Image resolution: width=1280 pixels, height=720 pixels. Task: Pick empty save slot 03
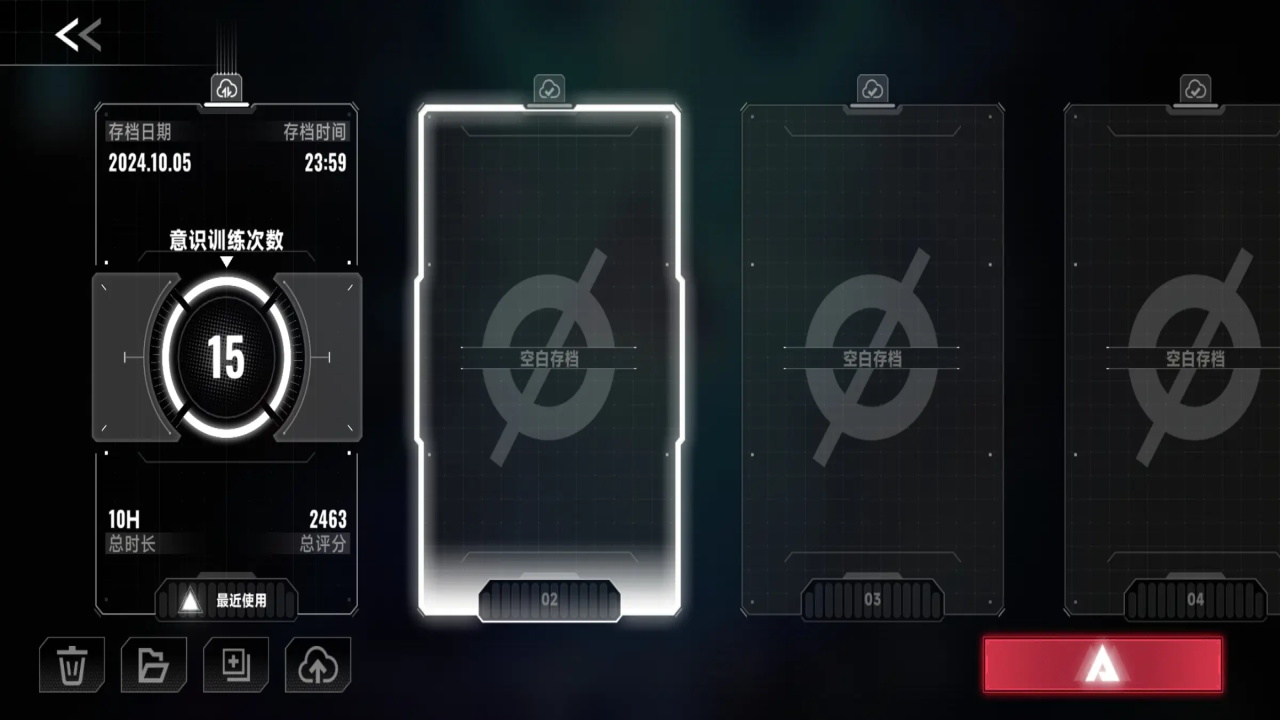(872, 358)
